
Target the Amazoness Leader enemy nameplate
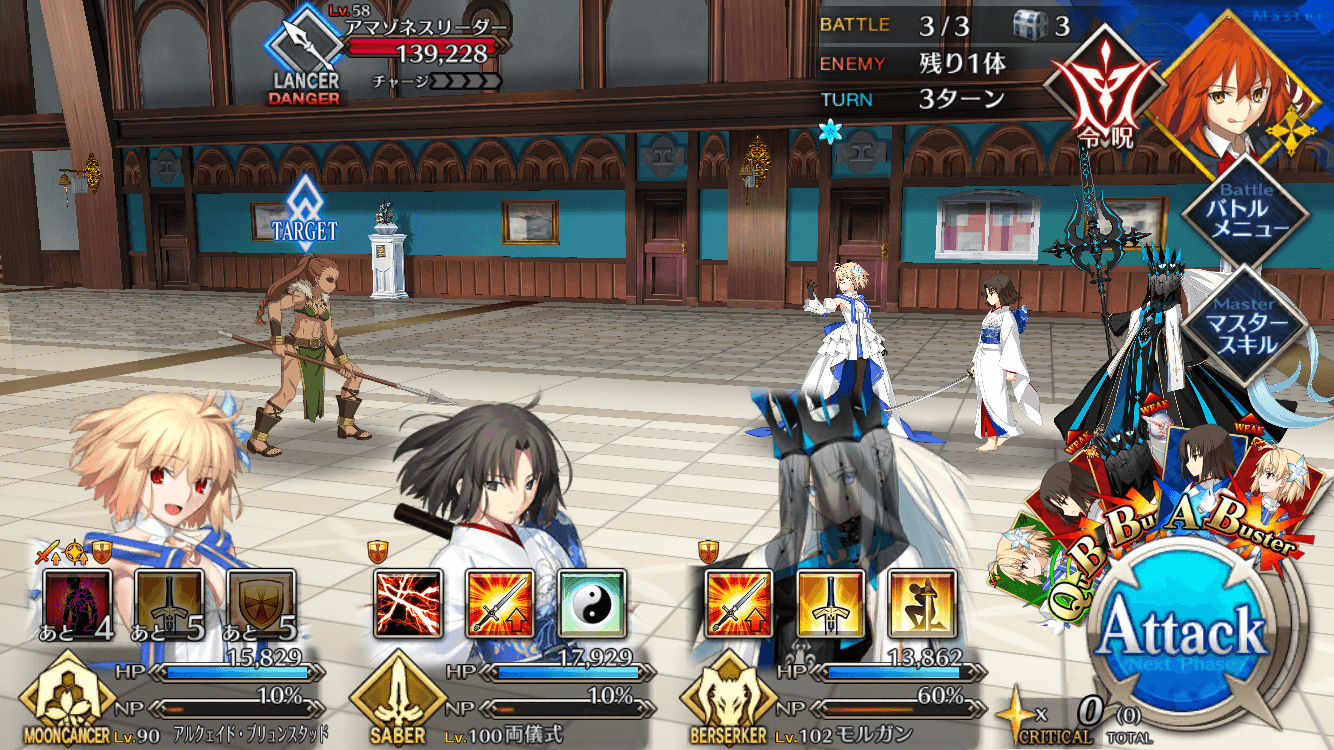click(x=420, y=50)
